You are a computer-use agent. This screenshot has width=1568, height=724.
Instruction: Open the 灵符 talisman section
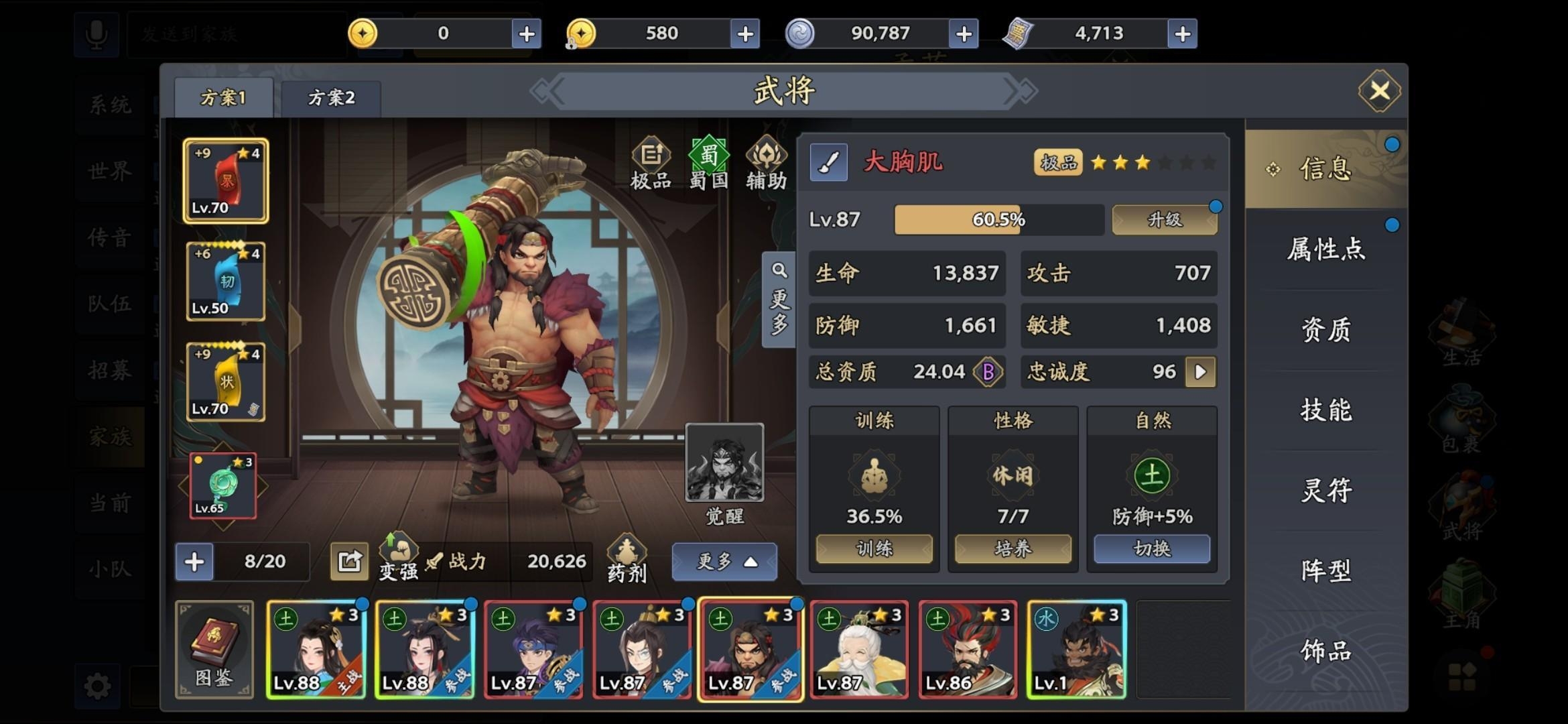(x=1325, y=491)
